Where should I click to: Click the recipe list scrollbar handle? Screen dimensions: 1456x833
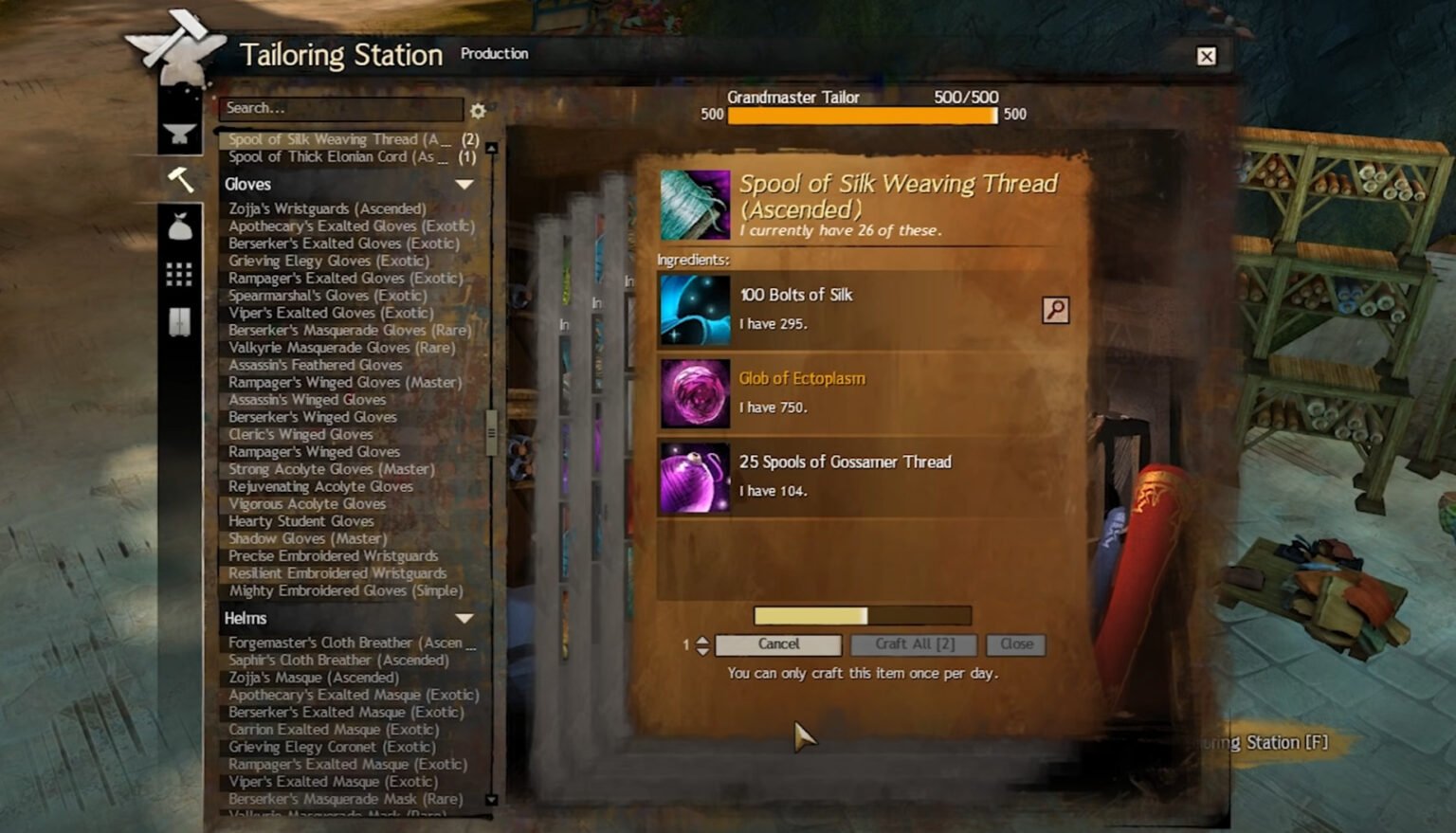pyautogui.click(x=491, y=432)
